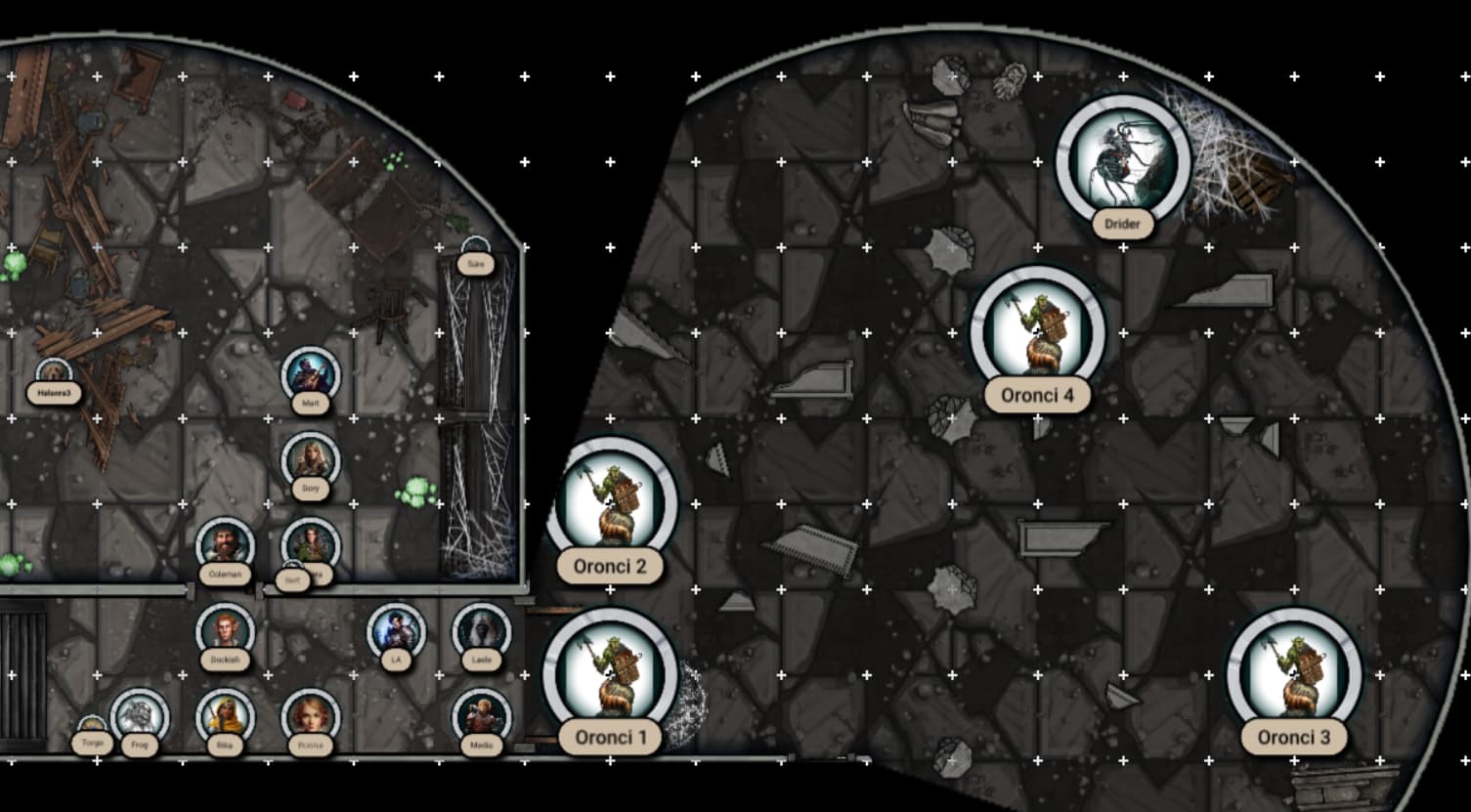
Task: Select the Oronci 4 token
Action: [x=1037, y=332]
